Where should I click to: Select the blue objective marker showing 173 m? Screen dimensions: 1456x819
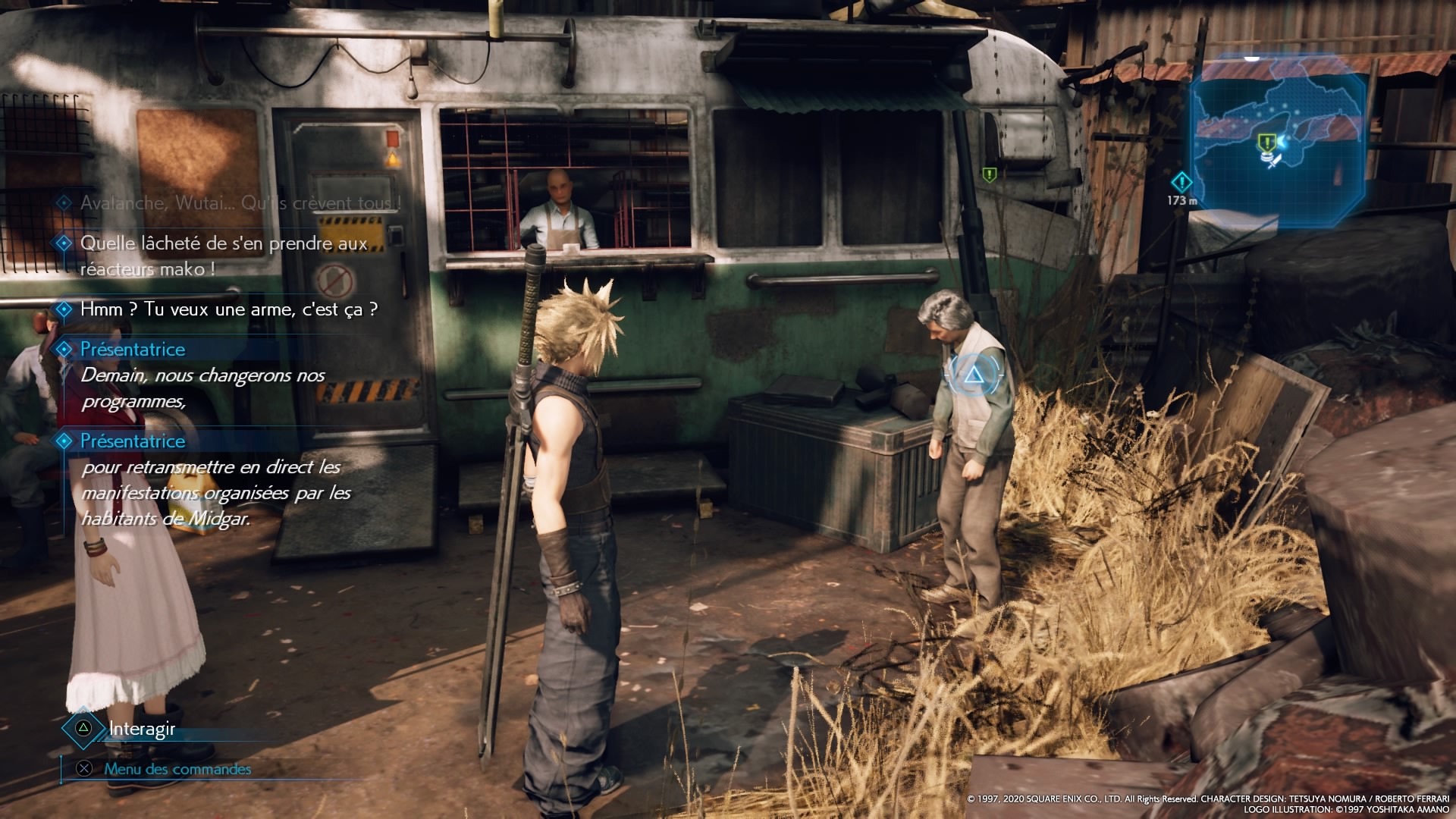point(1181,183)
